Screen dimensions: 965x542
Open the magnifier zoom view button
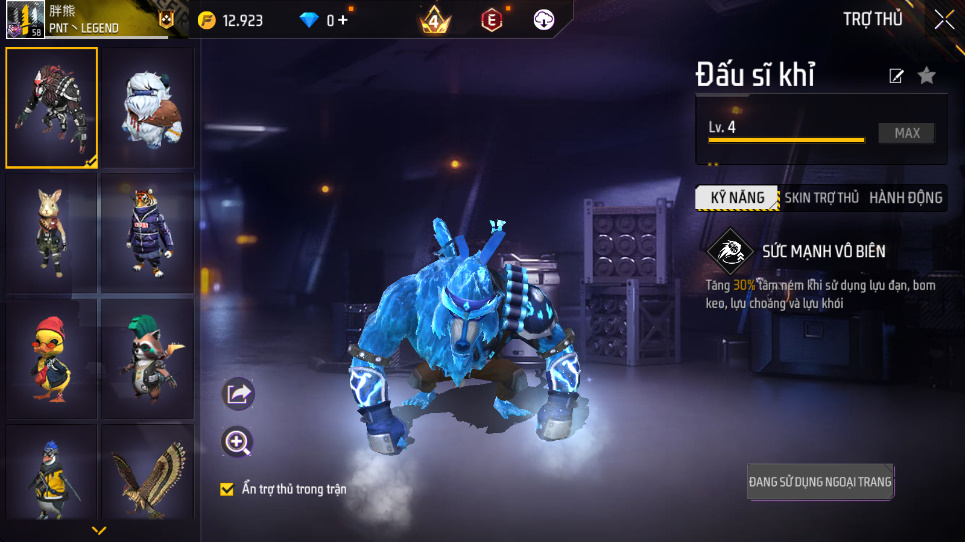coord(238,442)
